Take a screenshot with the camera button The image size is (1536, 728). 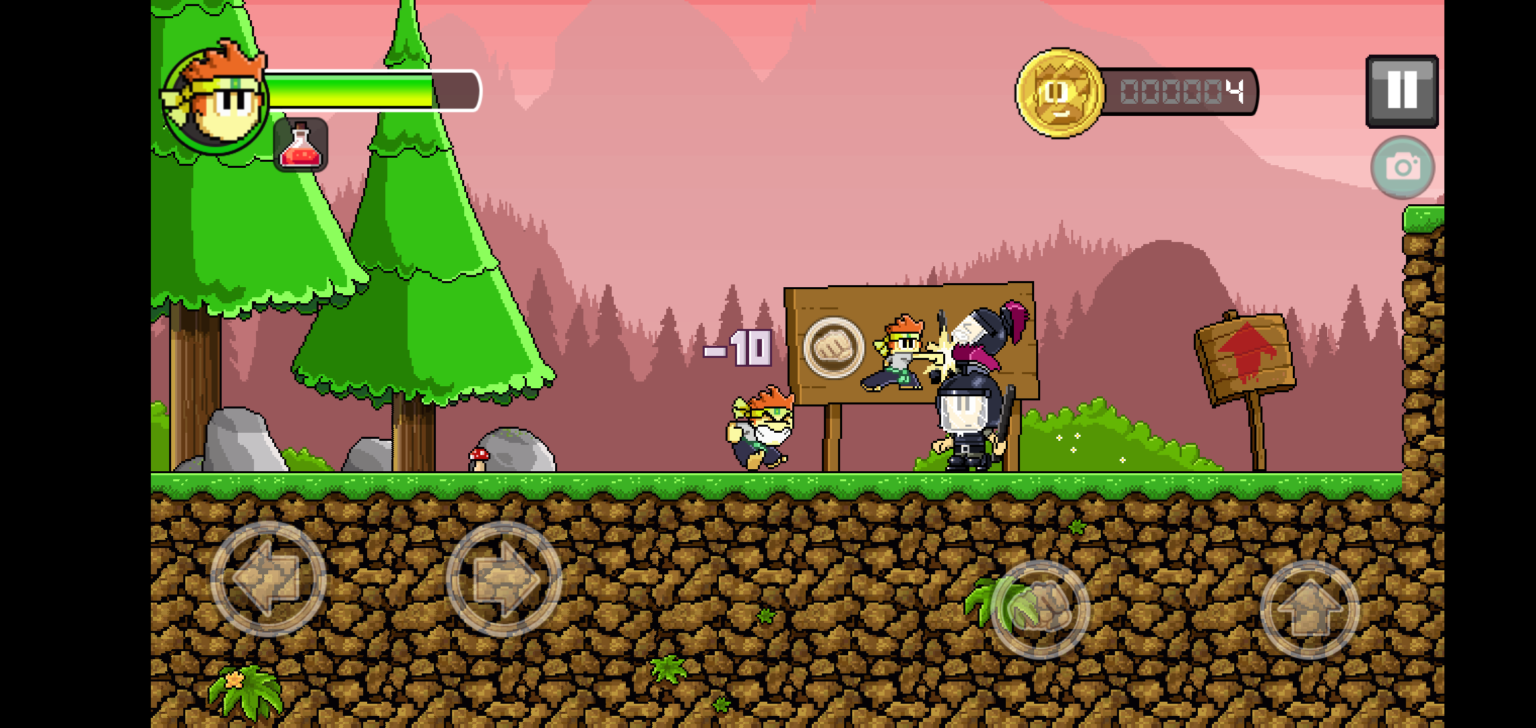pos(1402,167)
